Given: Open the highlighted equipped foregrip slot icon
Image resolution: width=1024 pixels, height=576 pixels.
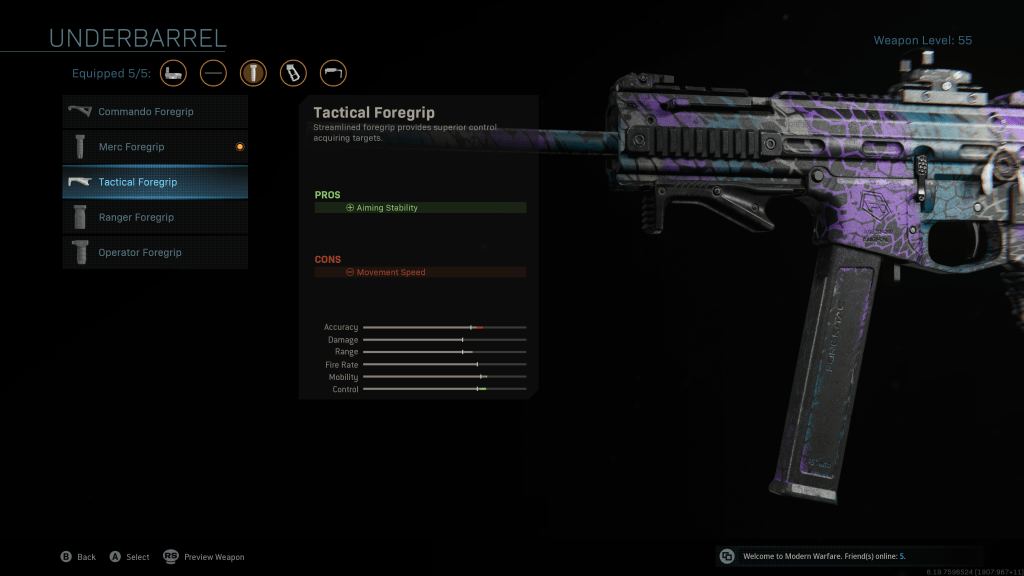Looking at the screenshot, I should 253,73.
